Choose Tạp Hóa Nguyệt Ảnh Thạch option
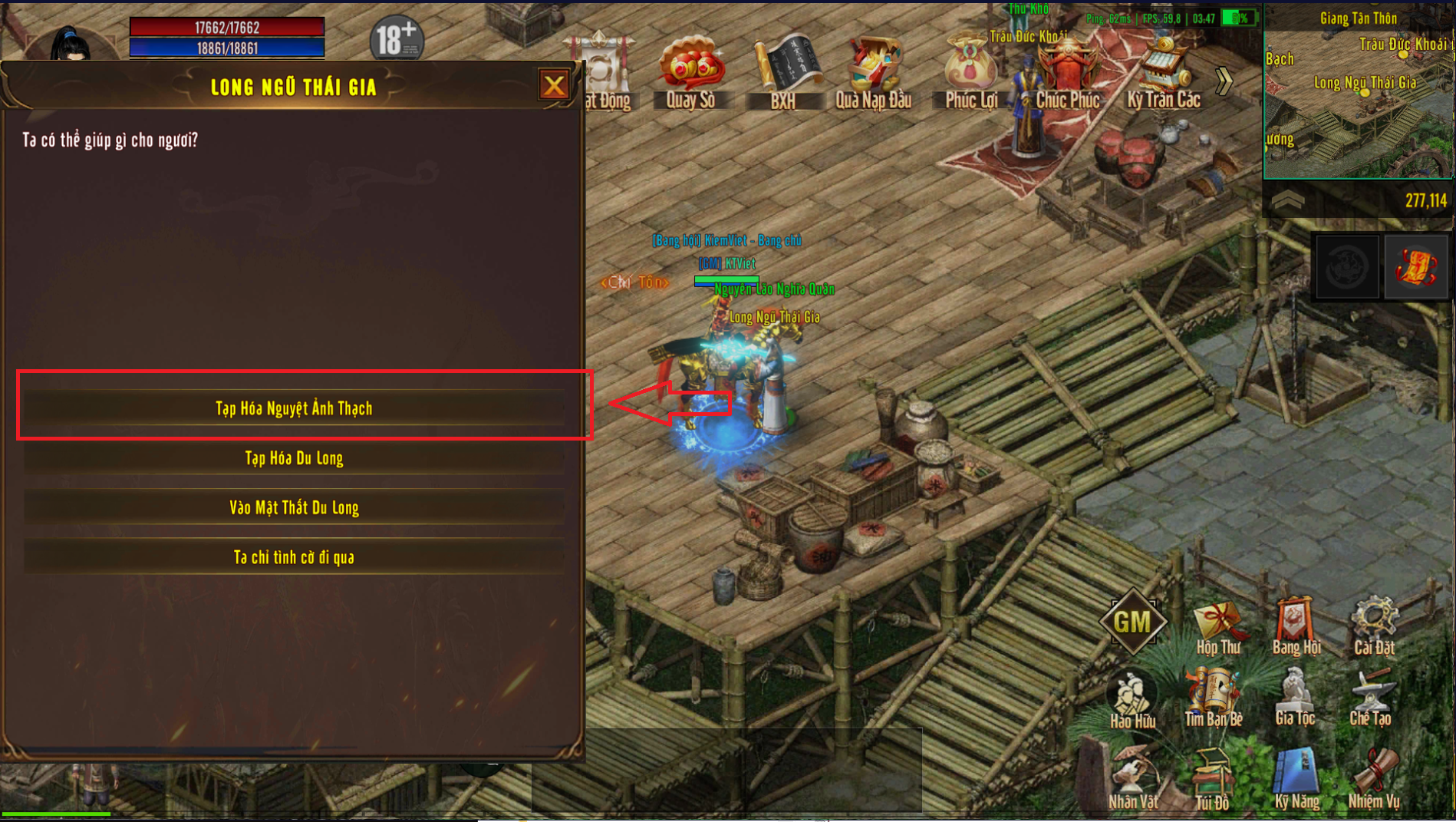This screenshot has height=822, width=1456. pyautogui.click(x=294, y=408)
